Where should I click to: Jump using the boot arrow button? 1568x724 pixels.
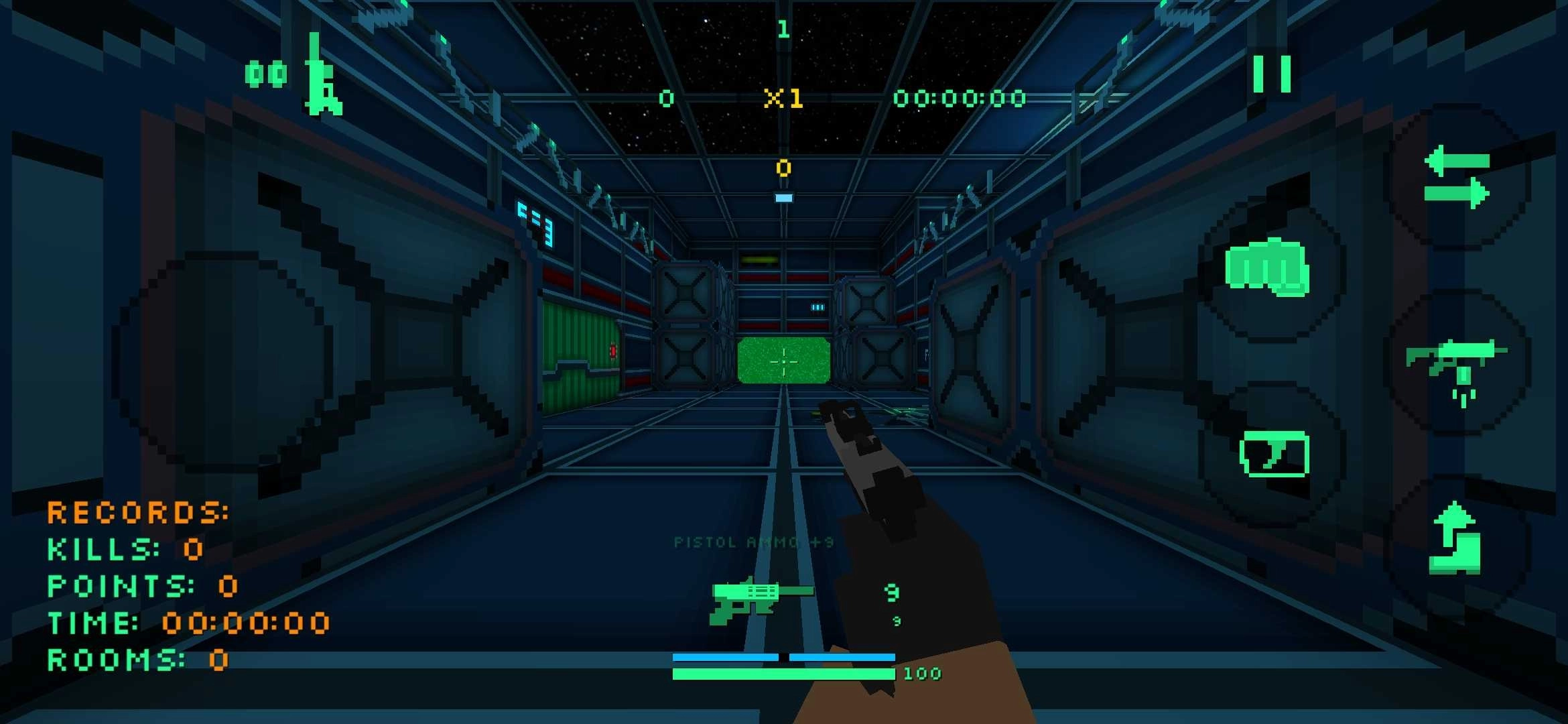[1454, 540]
